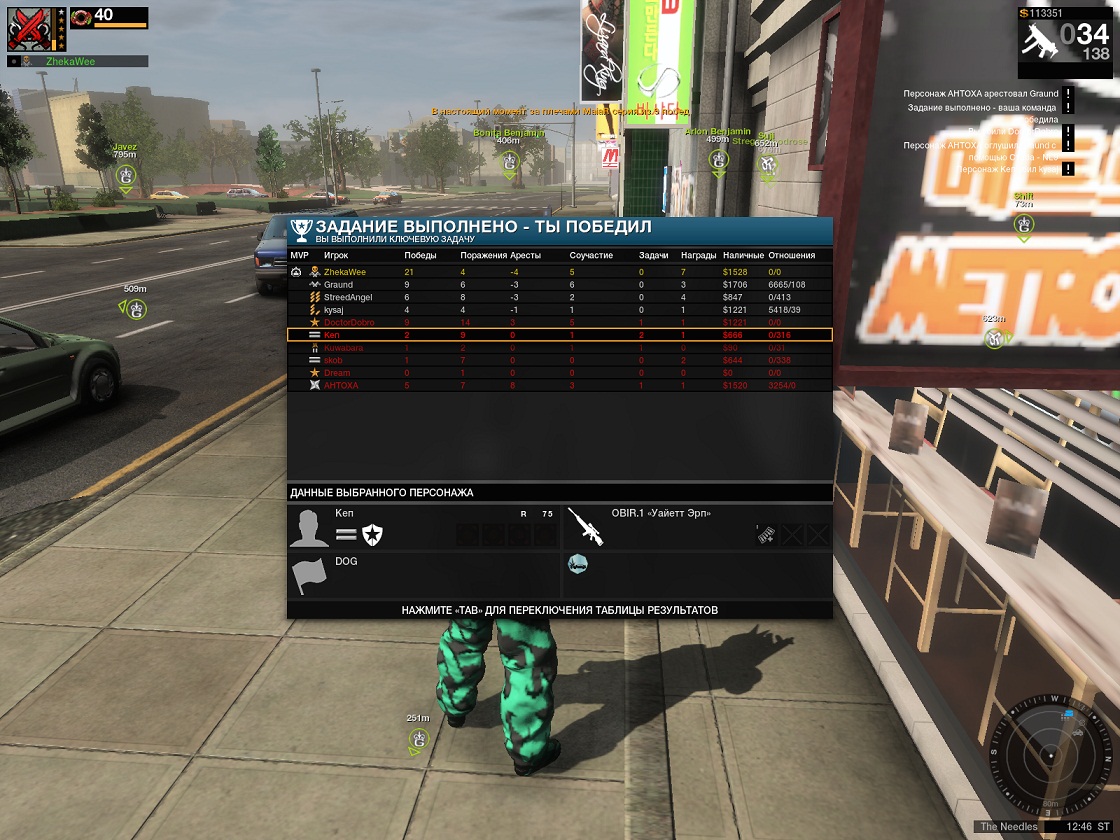The height and width of the screenshot is (840, 1120).
Task: Choose the skob player row
Action: tap(333, 360)
